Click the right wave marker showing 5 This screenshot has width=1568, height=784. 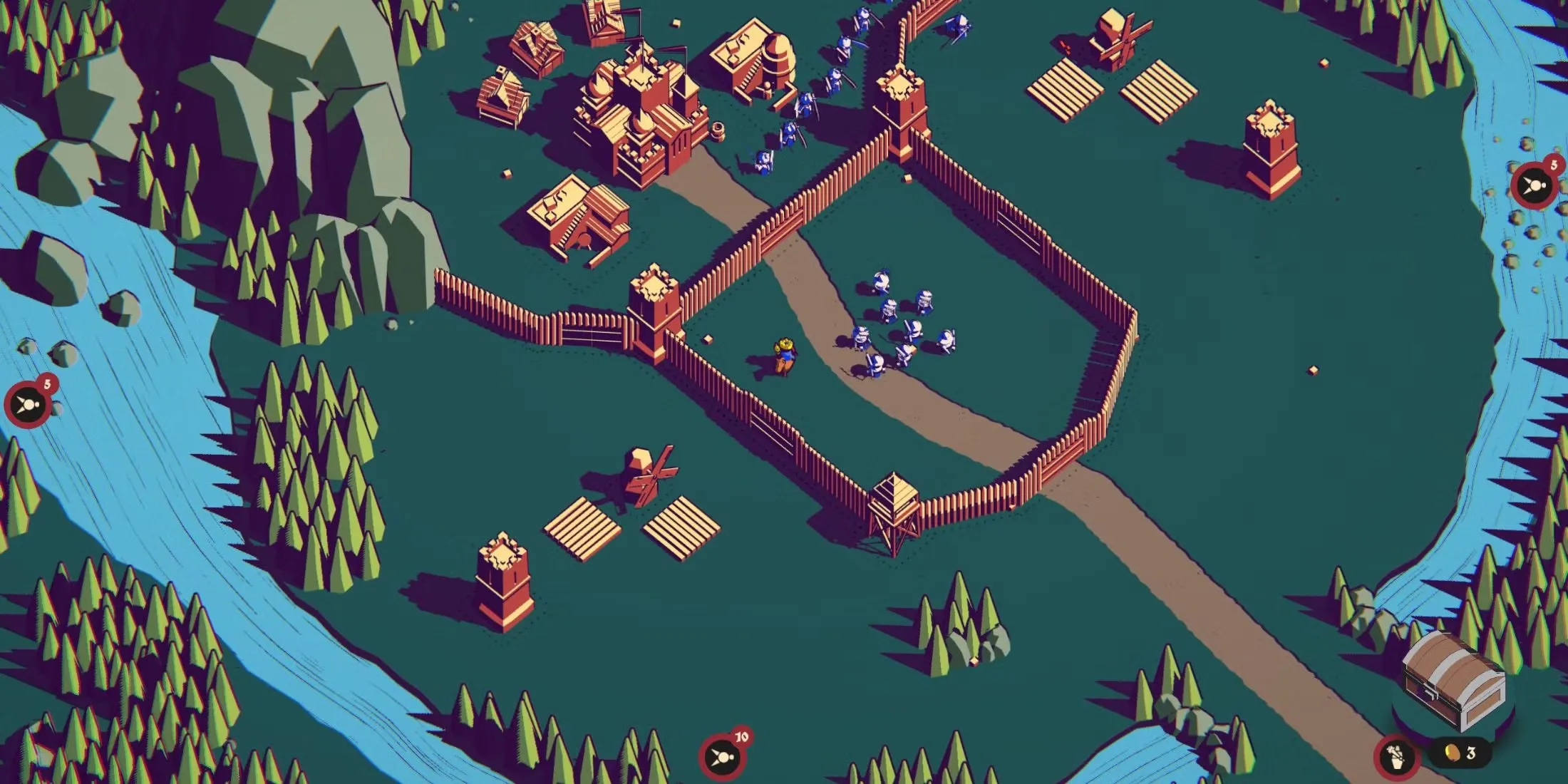tap(1533, 187)
